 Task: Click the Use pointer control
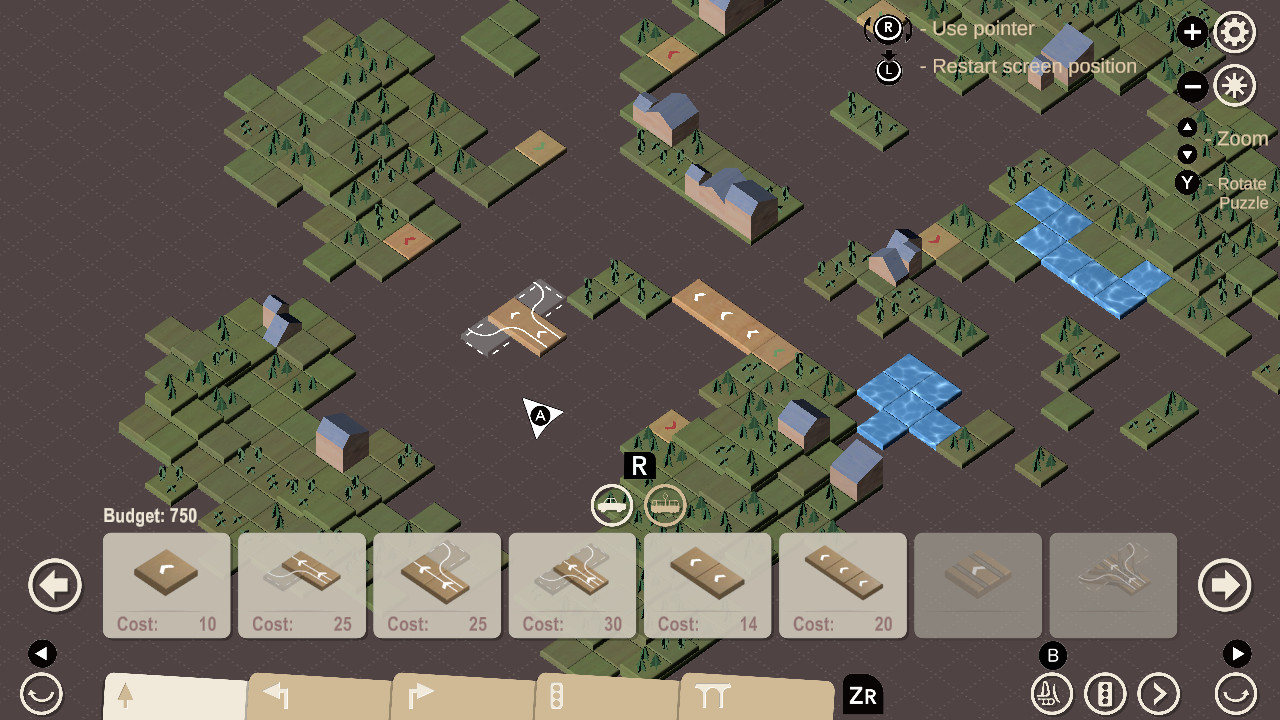pos(887,29)
